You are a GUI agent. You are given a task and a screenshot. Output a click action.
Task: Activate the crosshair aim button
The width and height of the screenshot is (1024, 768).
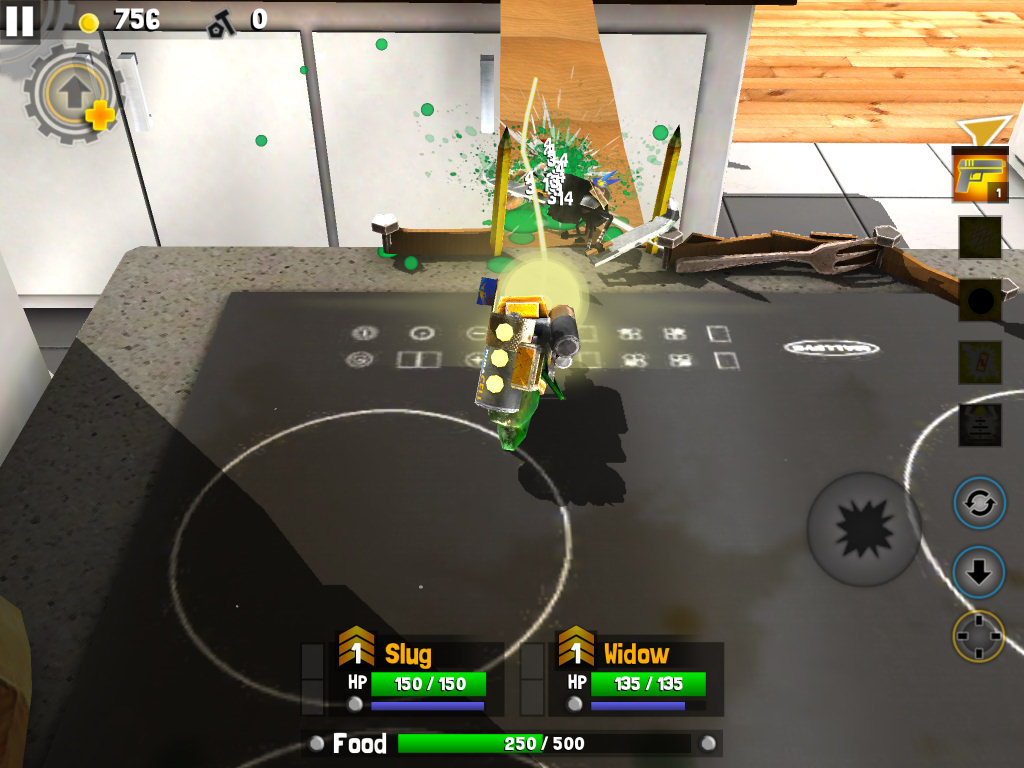coord(978,636)
